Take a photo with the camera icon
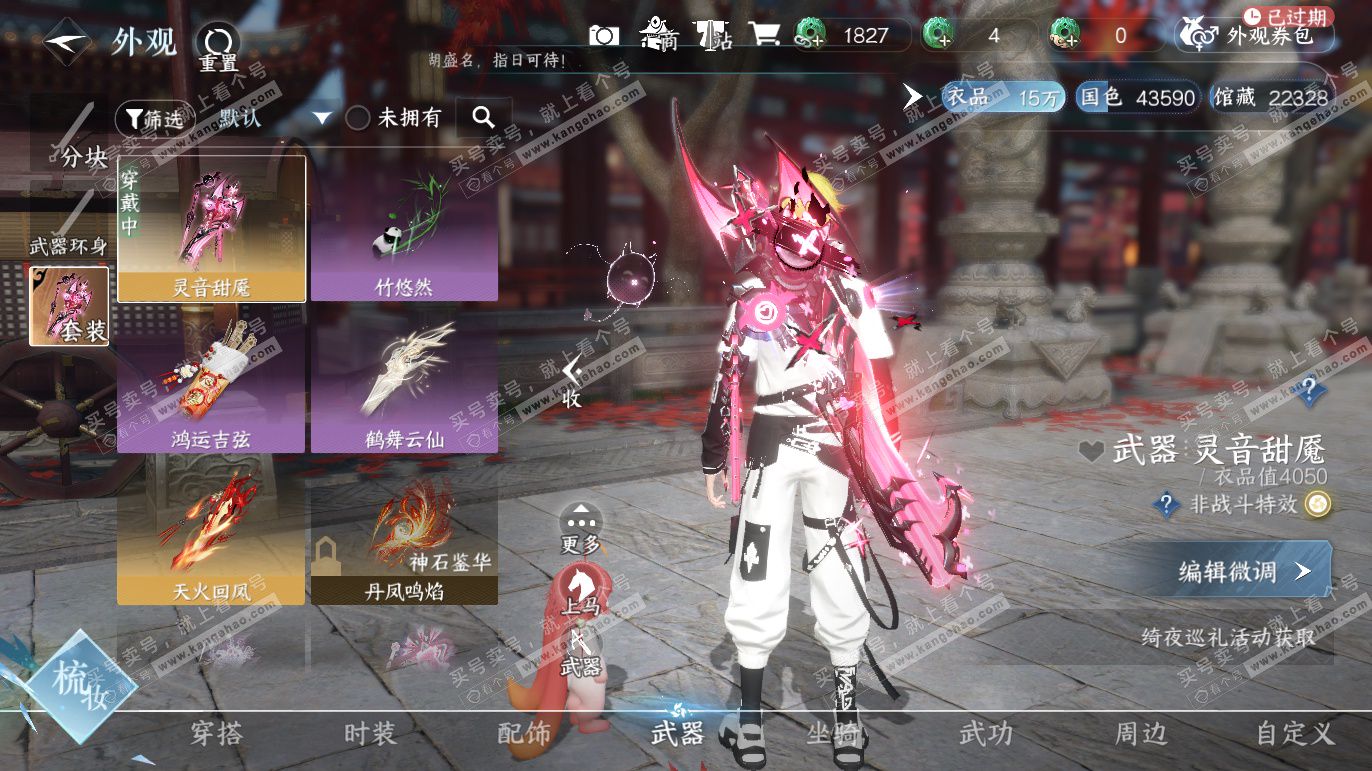This screenshot has width=1372, height=771. tap(604, 36)
